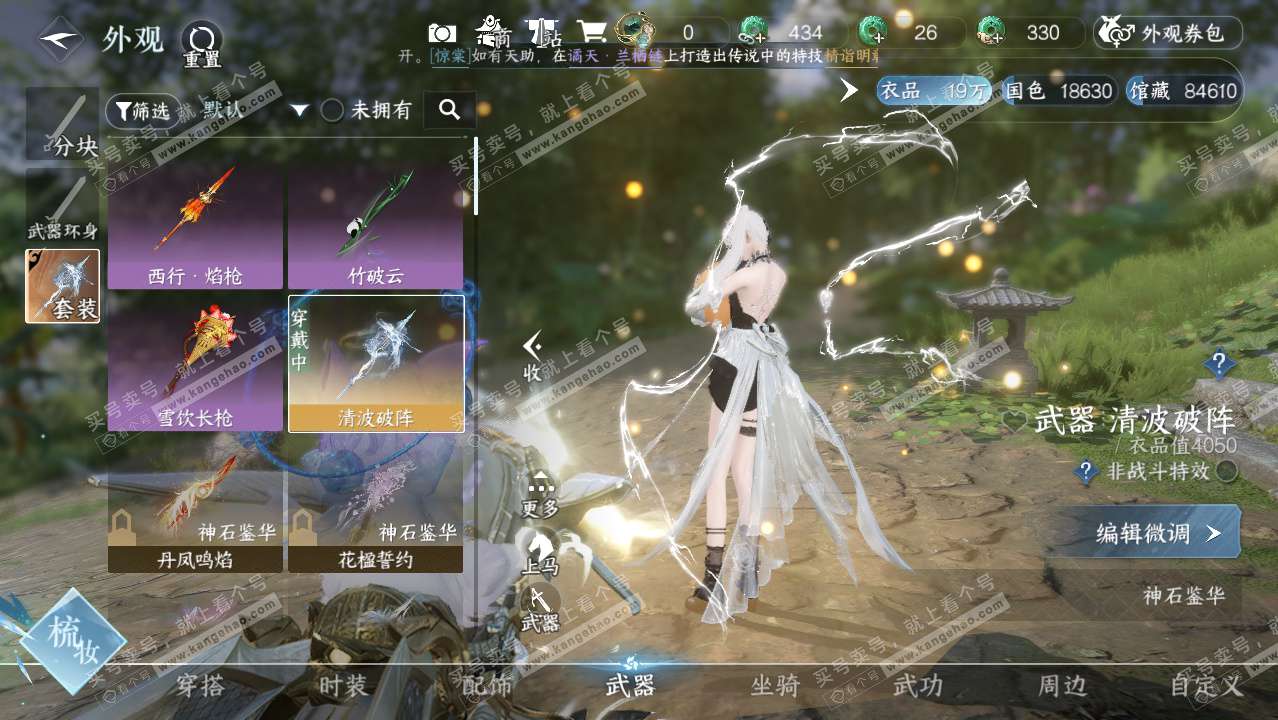Open the search magnifier button
Image resolution: width=1278 pixels, height=720 pixels.
449,110
